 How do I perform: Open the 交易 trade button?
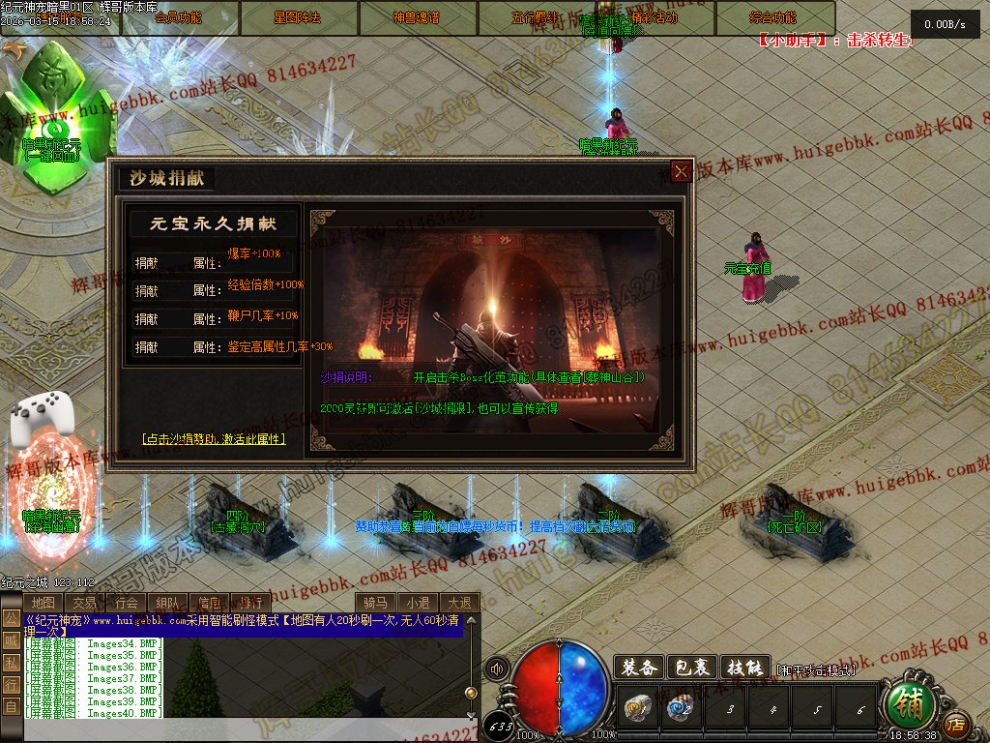(84, 602)
